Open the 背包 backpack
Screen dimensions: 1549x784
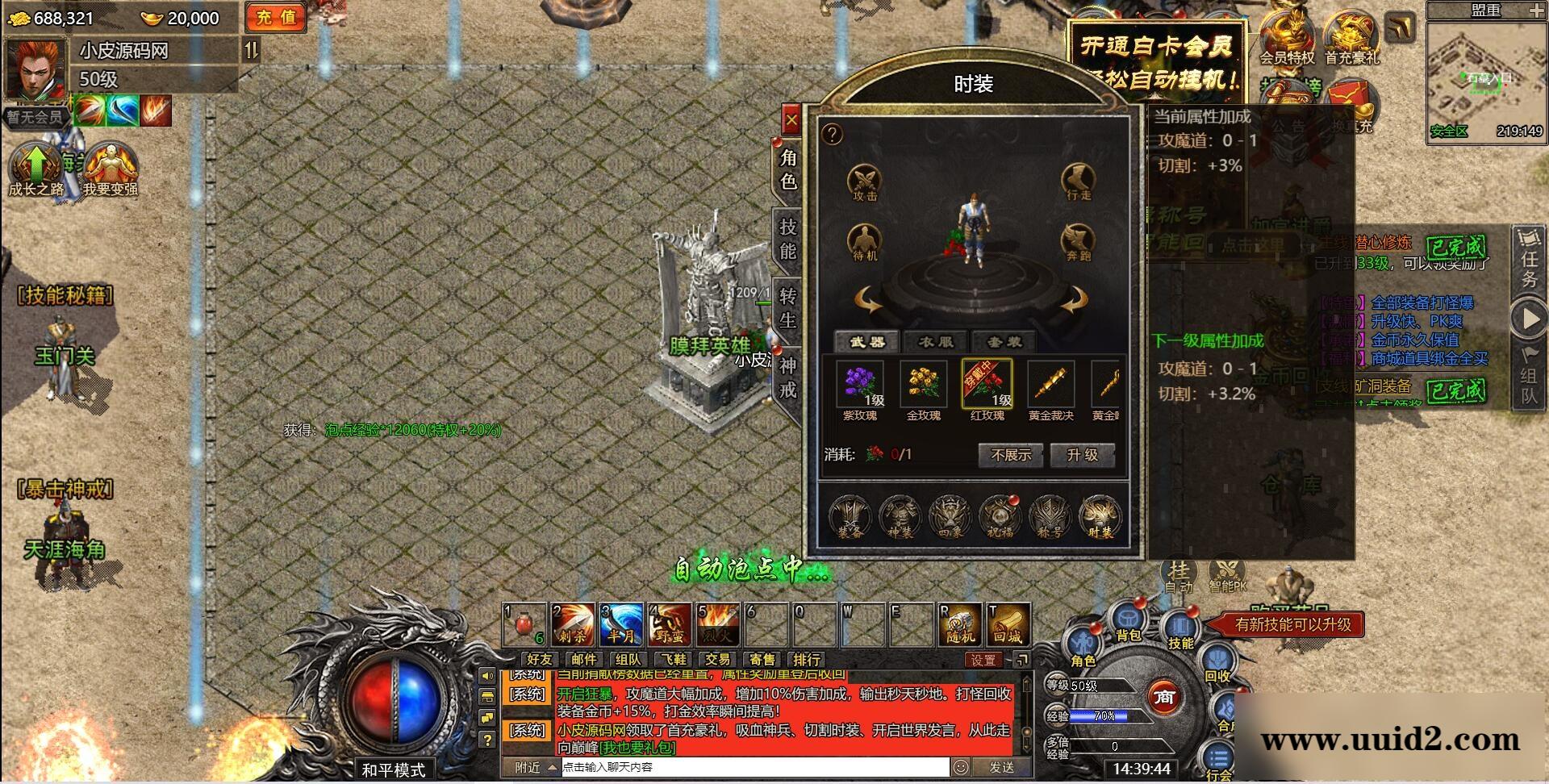1129,623
